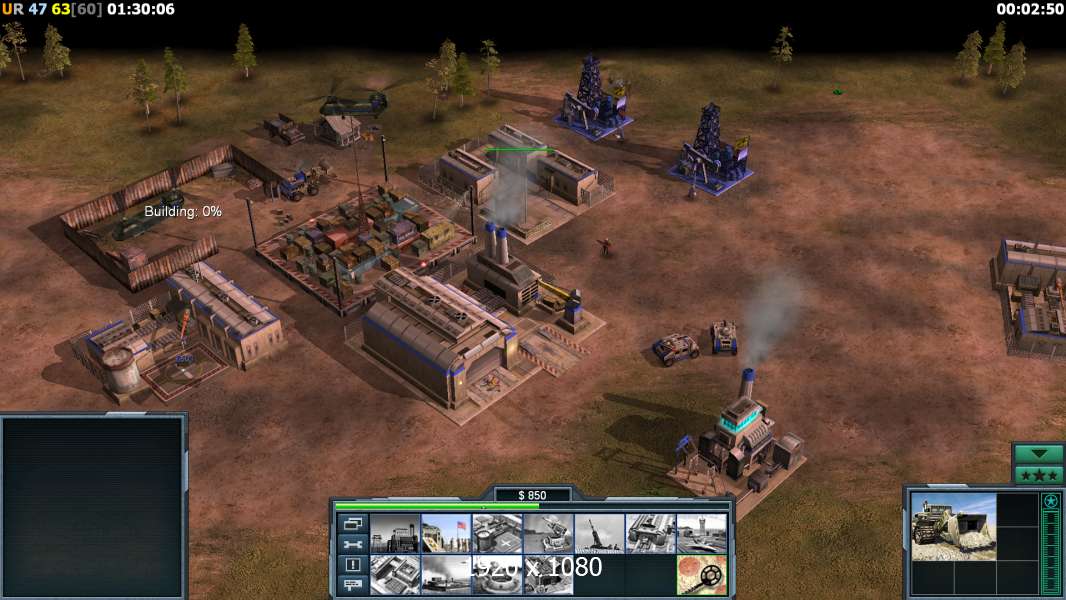Choose the supply center build icon
Screen dimensions: 1066x600
point(497,533)
